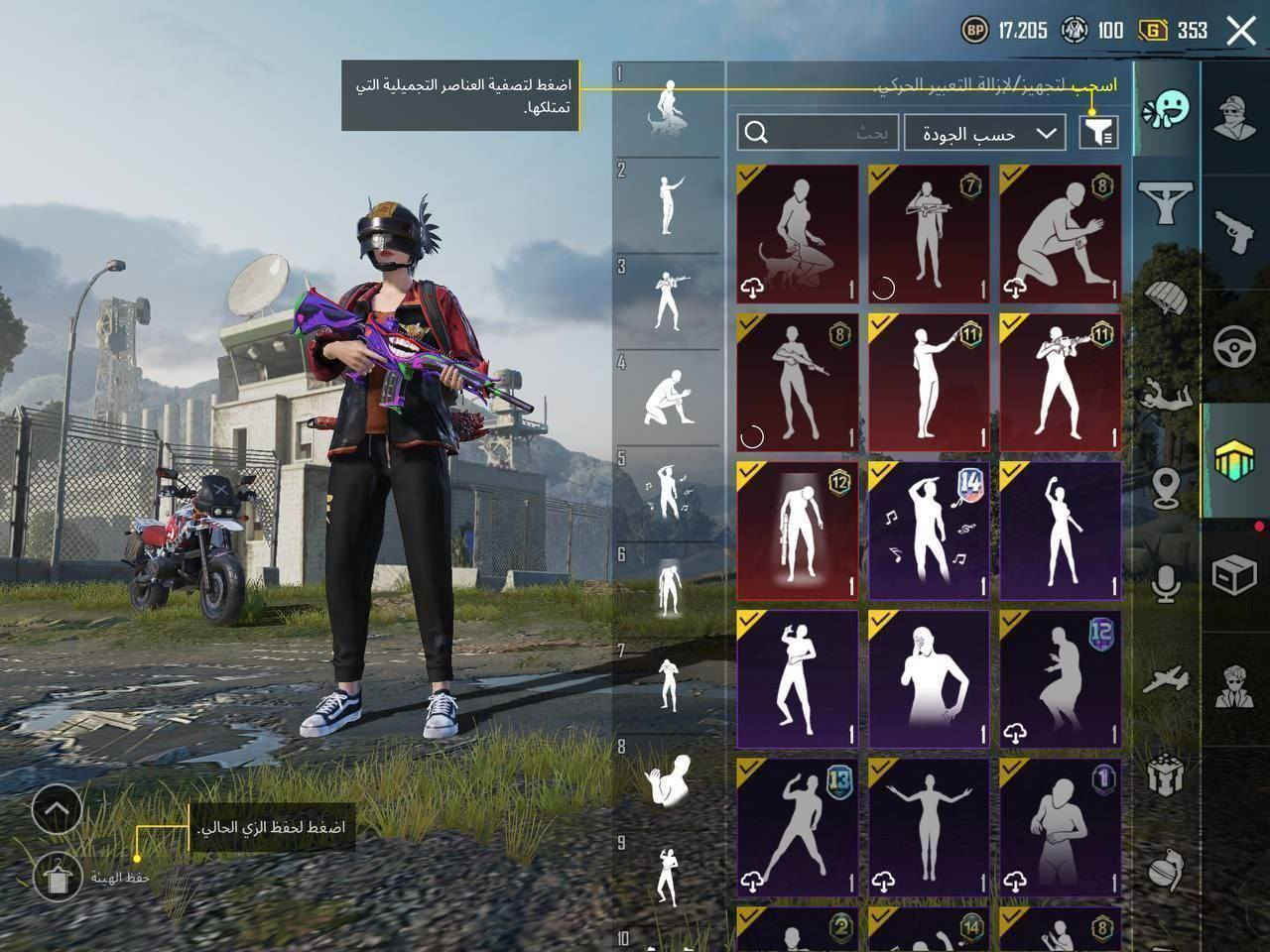Close the inventory screen with X

click(1240, 31)
